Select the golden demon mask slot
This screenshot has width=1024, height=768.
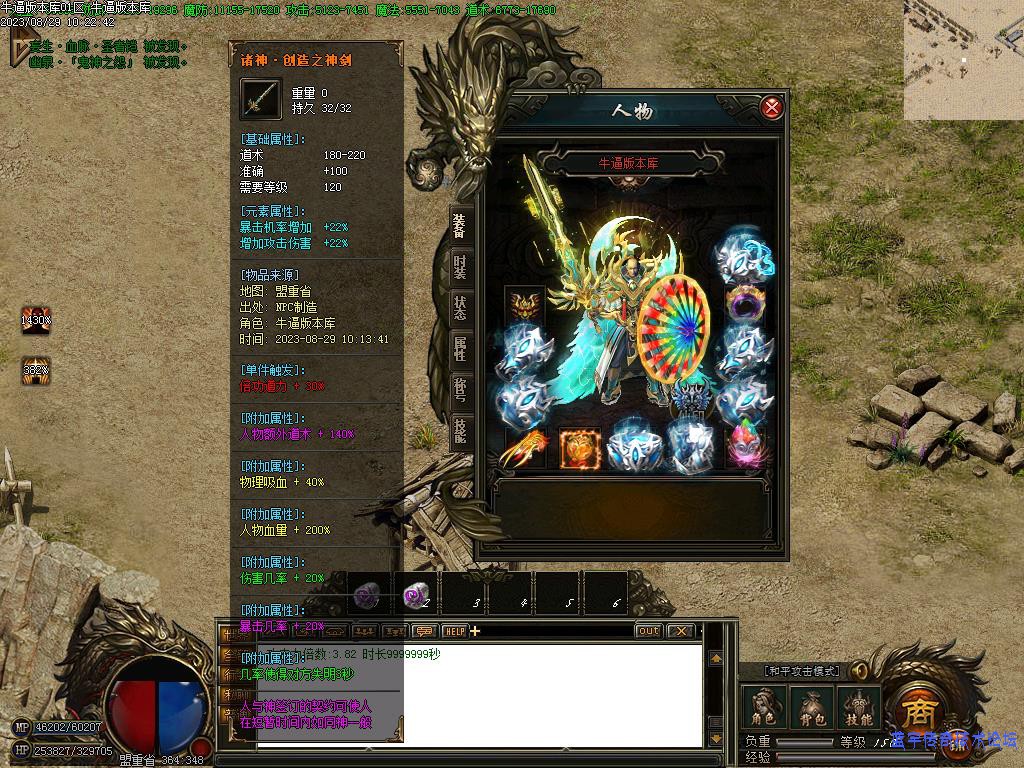524,303
